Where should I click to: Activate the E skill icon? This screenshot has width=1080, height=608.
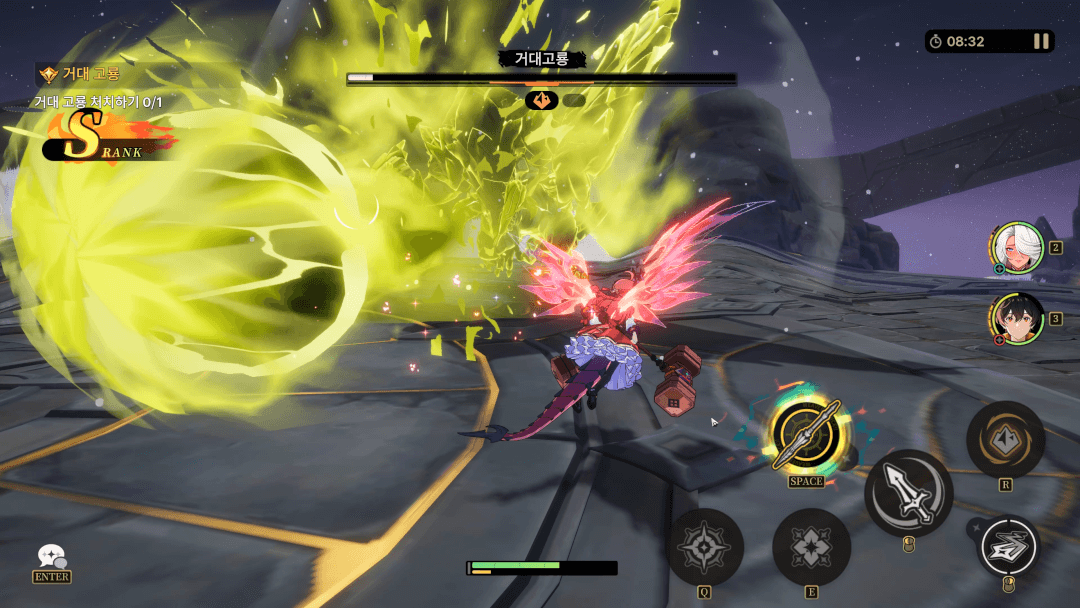click(811, 547)
